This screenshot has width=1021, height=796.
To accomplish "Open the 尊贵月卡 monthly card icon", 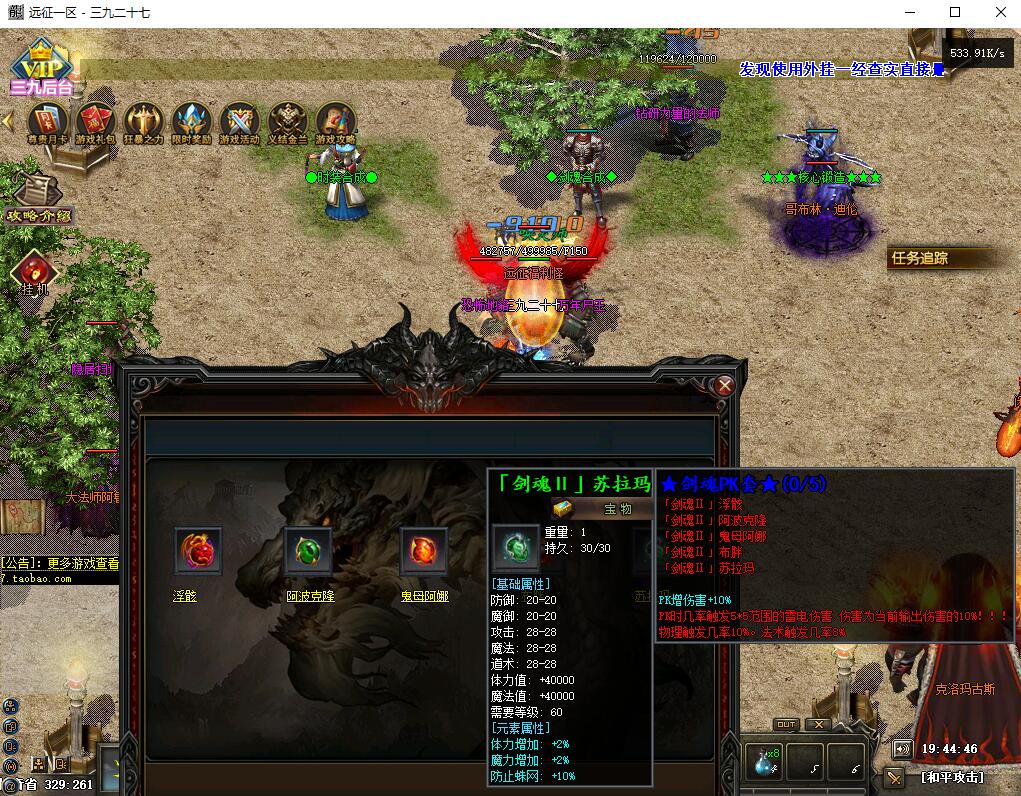I will coord(47,122).
